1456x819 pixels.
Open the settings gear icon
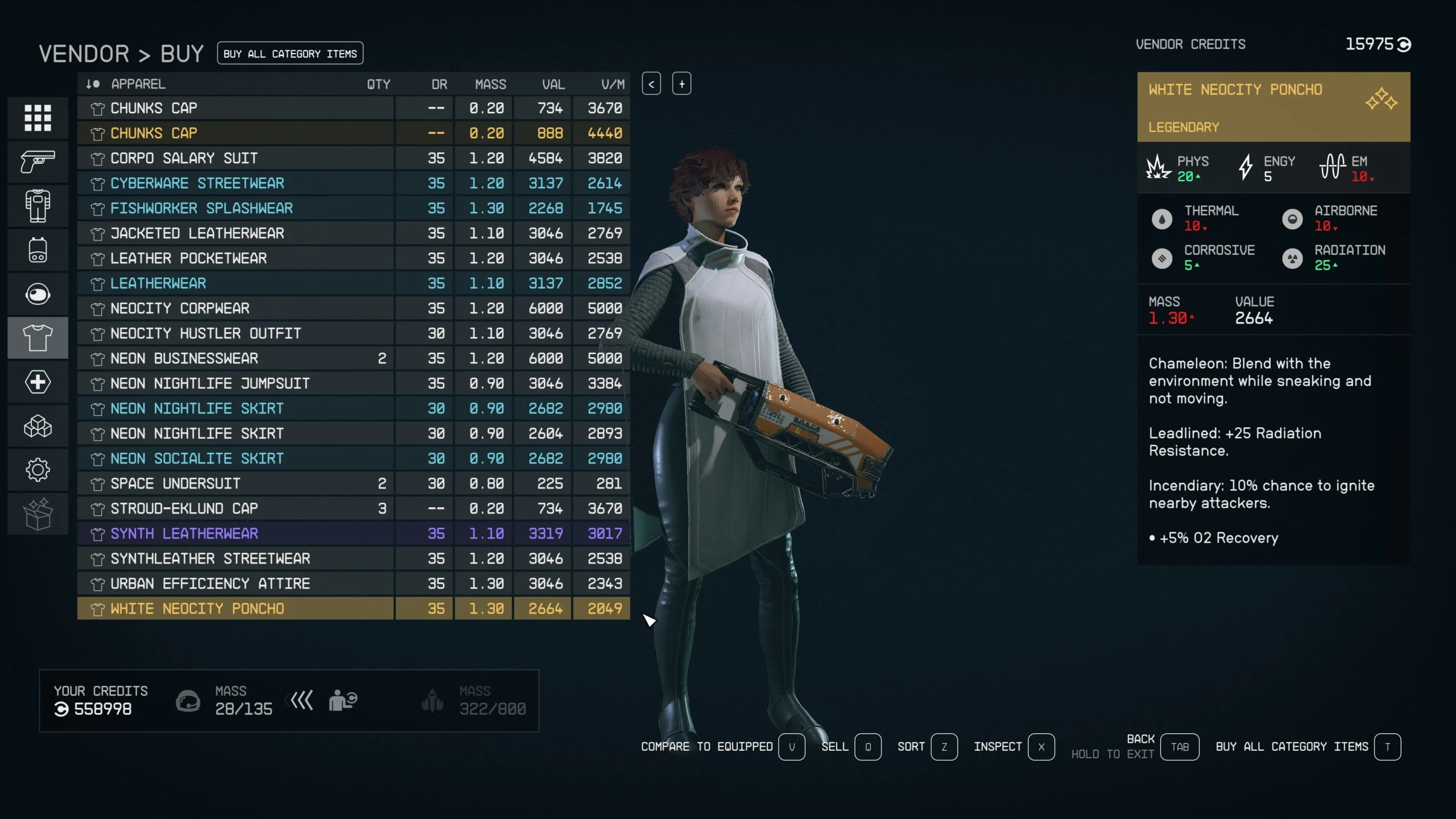click(x=38, y=470)
